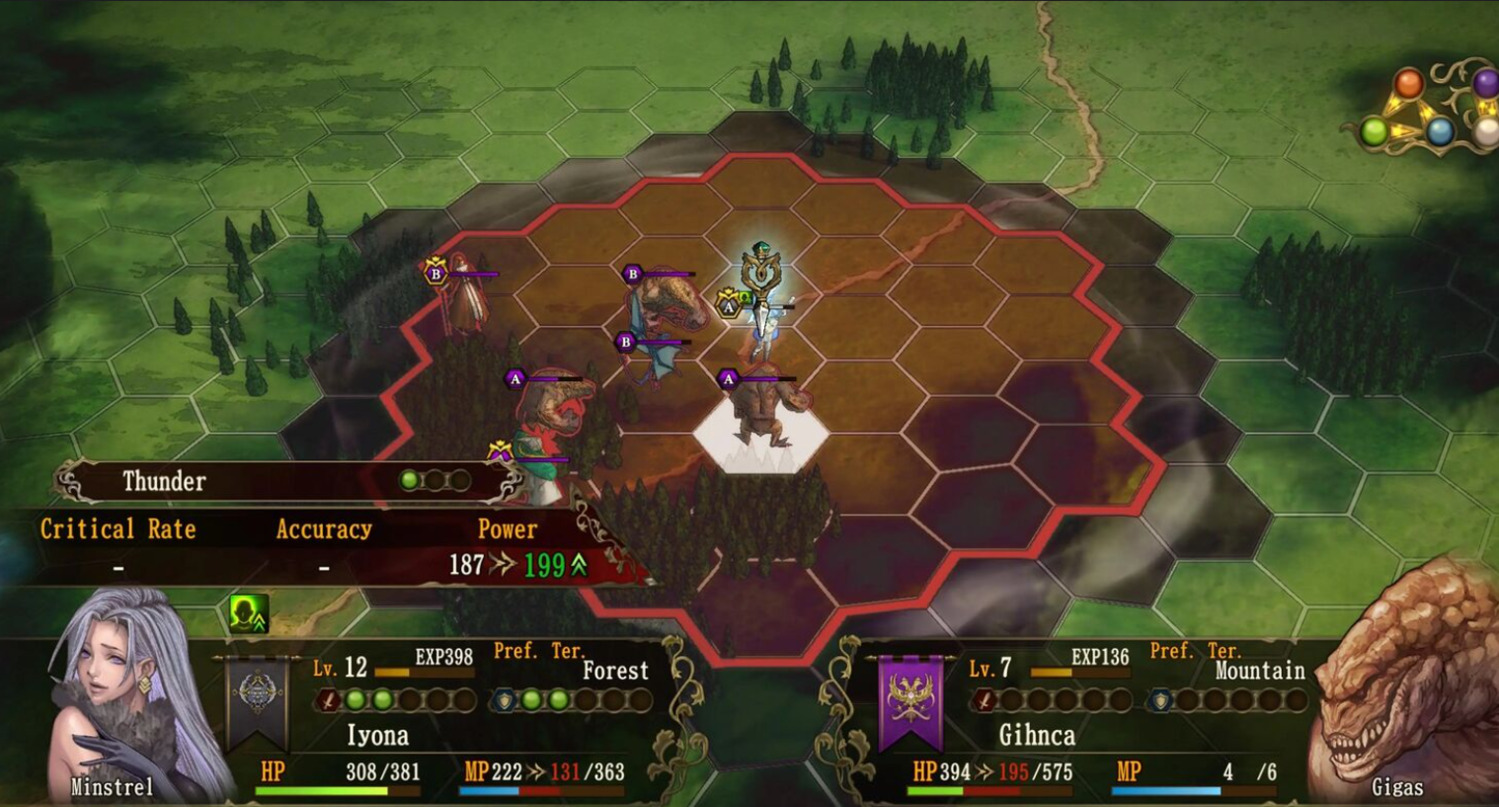Click Iyona's dark faction banner
This screenshot has height=807, width=1499.
[x=256, y=703]
